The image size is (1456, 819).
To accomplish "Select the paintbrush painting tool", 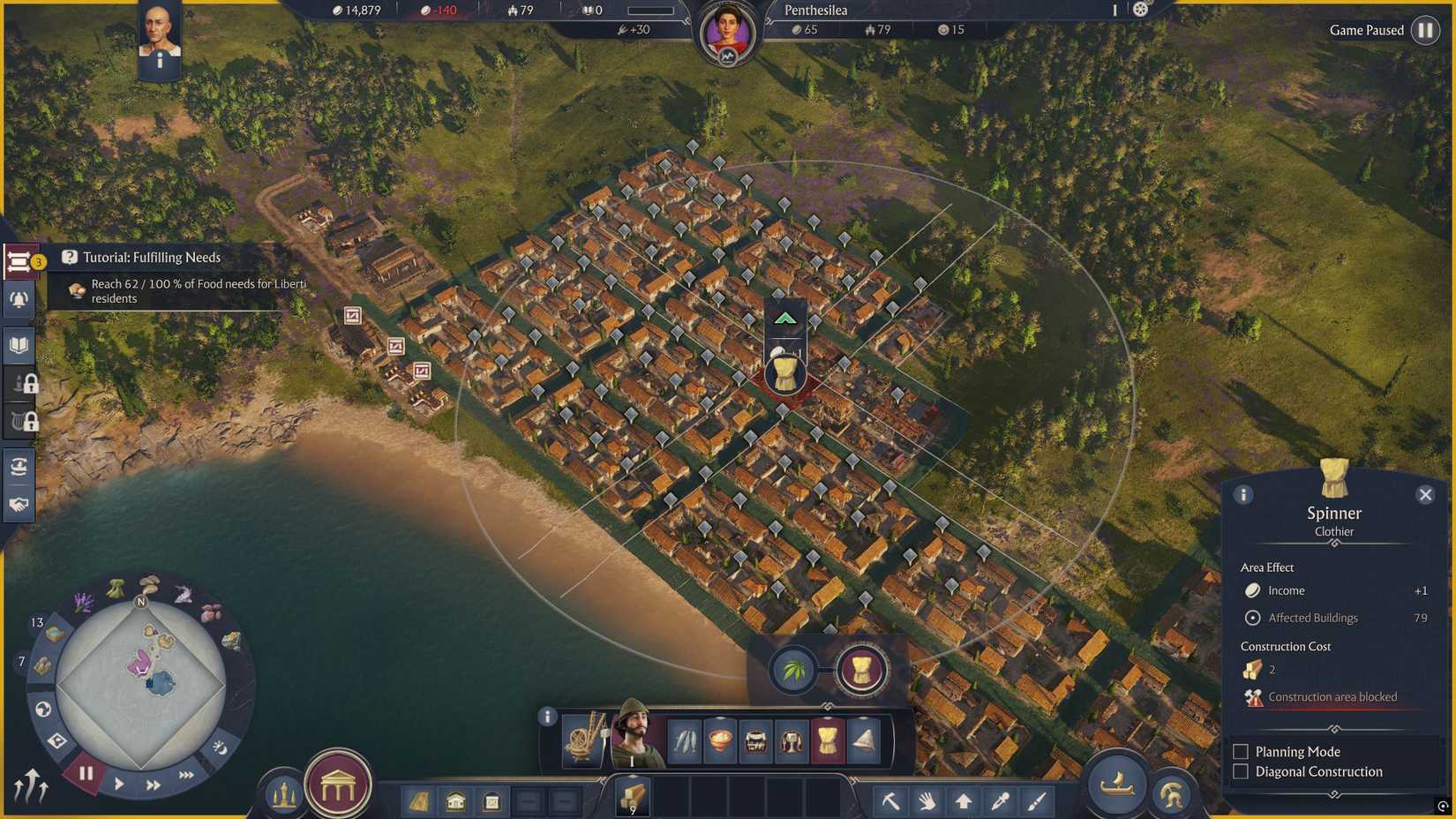I will pyautogui.click(x=1034, y=799).
